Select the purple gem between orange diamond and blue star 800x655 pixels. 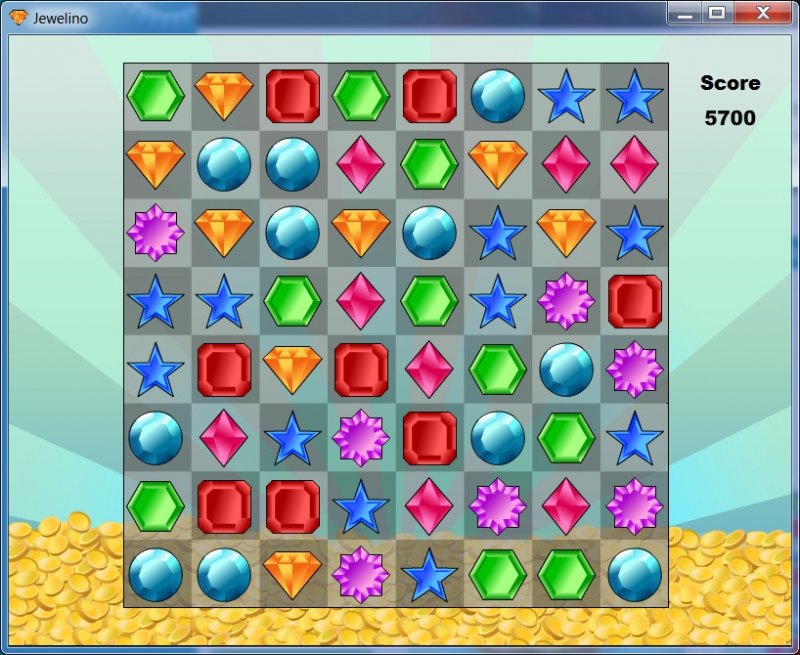pos(361,574)
